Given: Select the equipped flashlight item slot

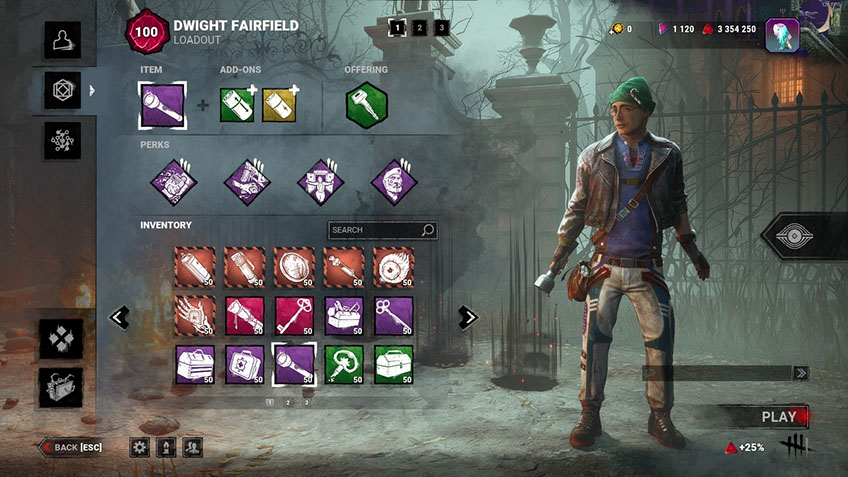Looking at the screenshot, I should [161, 104].
